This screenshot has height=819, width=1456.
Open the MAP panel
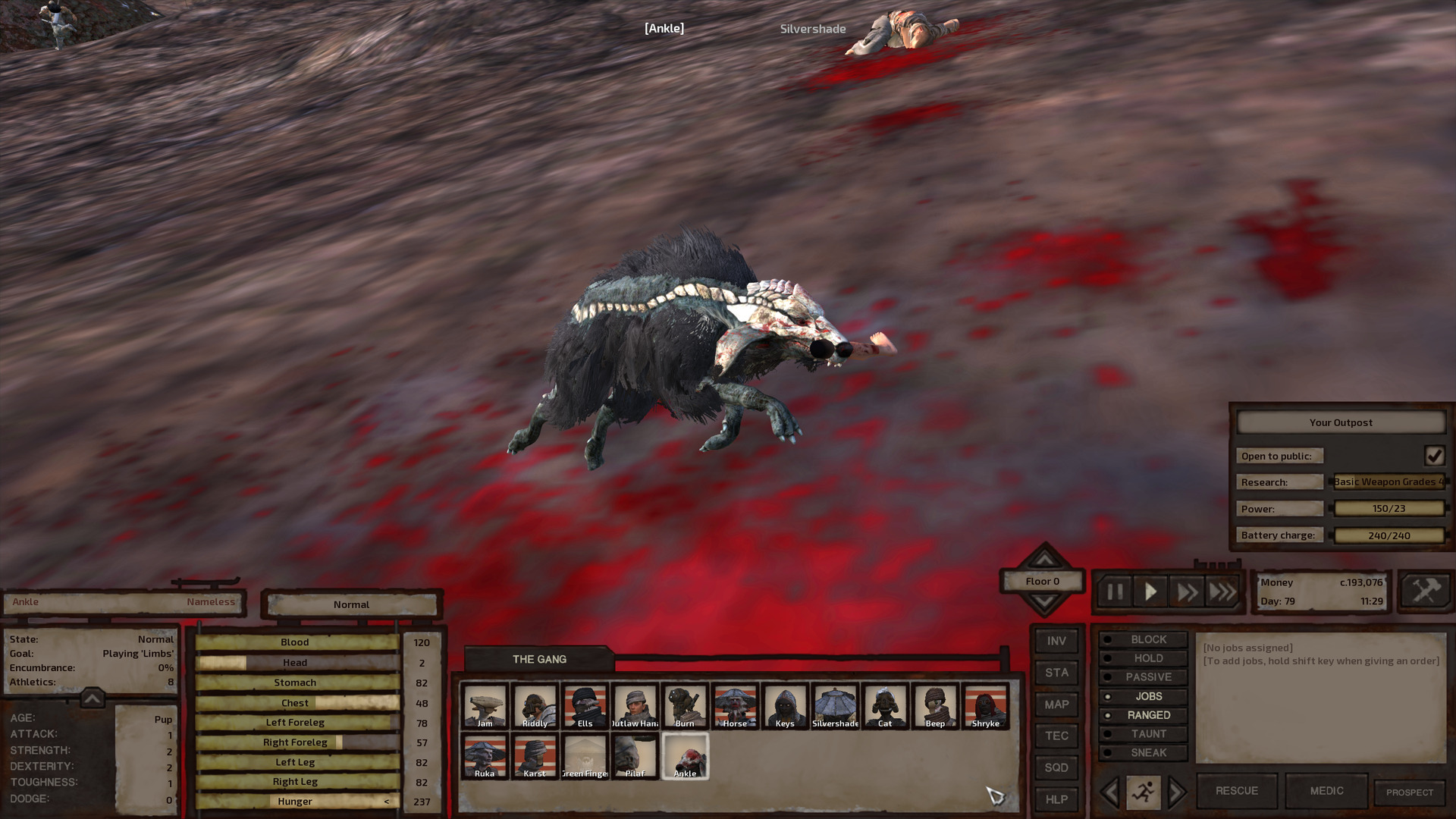click(x=1056, y=704)
